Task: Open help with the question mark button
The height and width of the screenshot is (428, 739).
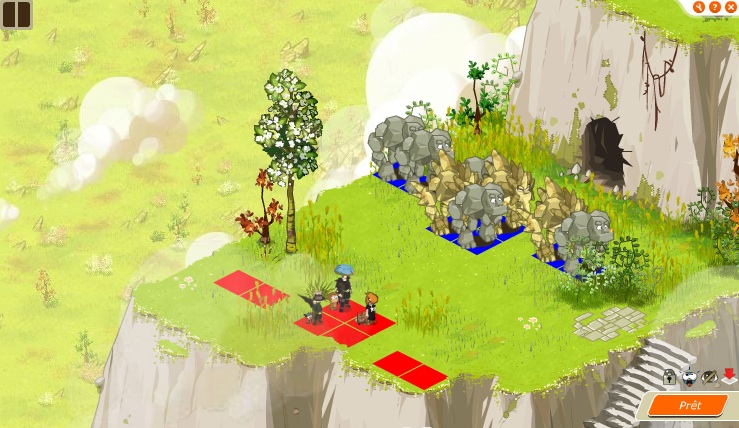Action: coord(715,7)
